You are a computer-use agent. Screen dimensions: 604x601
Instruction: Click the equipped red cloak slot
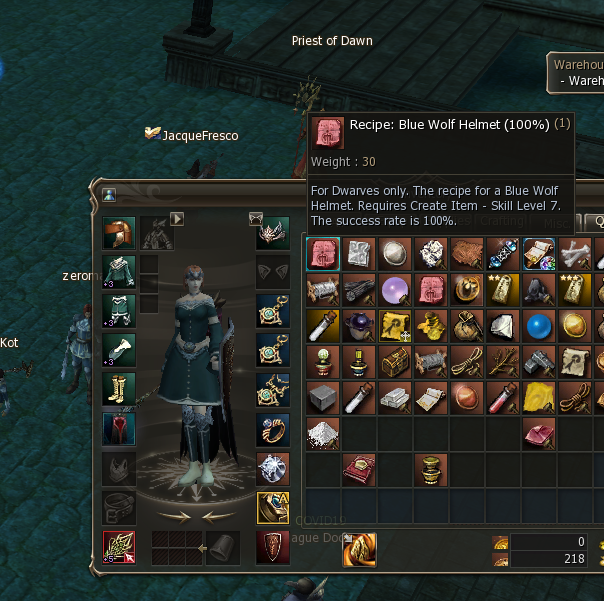[119, 429]
